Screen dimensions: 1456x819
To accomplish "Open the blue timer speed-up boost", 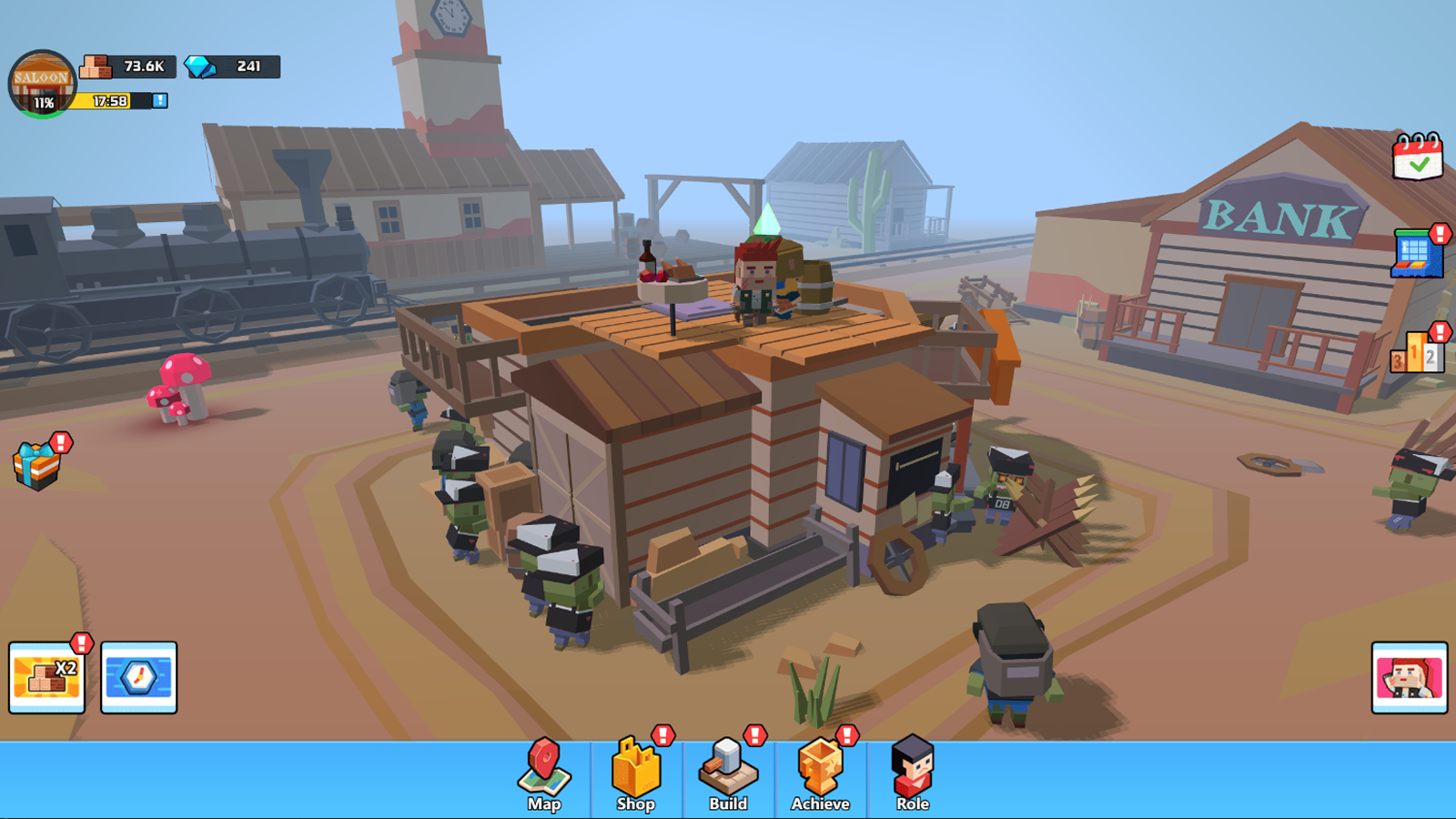I will [139, 676].
